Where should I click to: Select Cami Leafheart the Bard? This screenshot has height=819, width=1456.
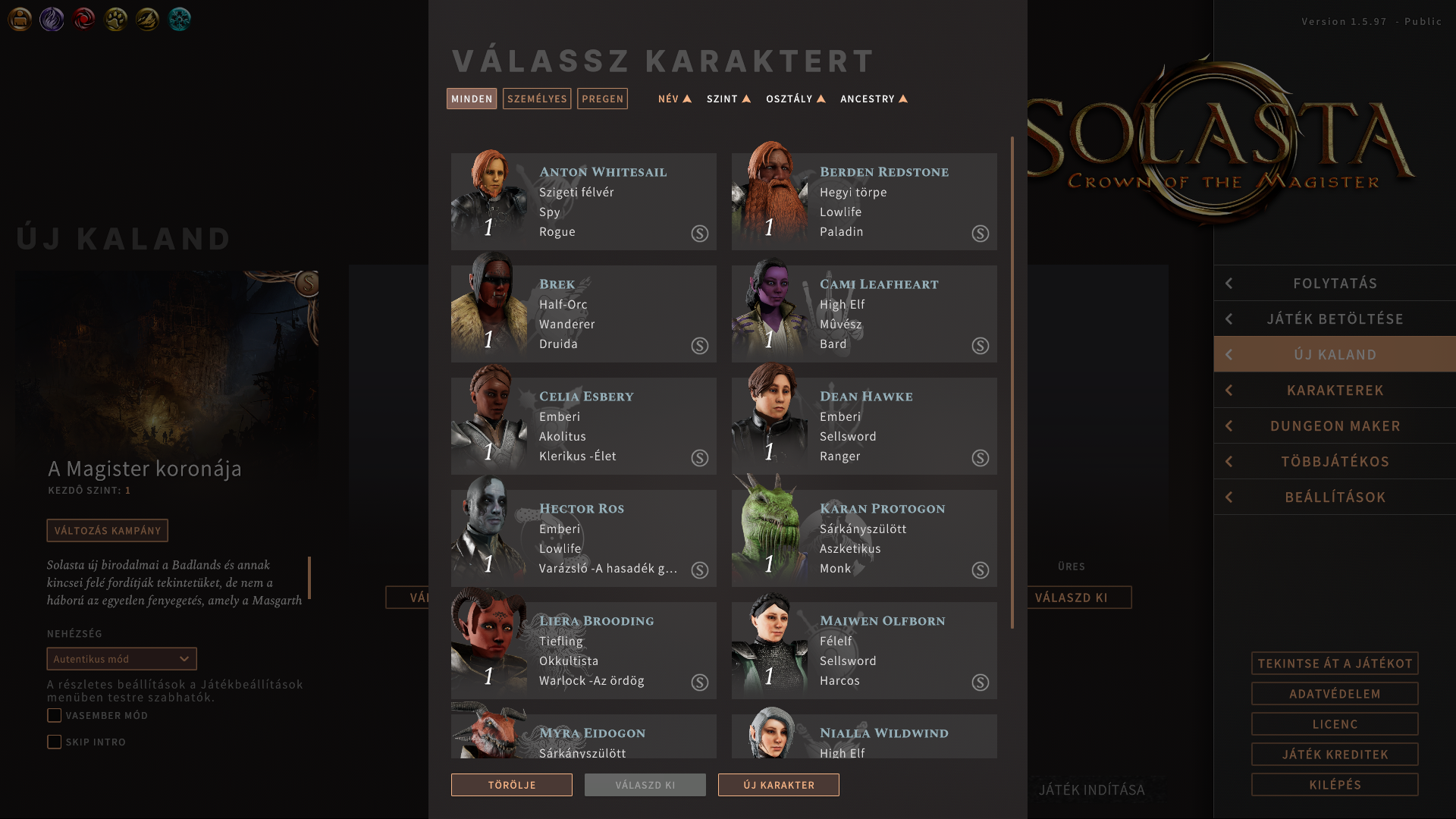pyautogui.click(x=864, y=314)
